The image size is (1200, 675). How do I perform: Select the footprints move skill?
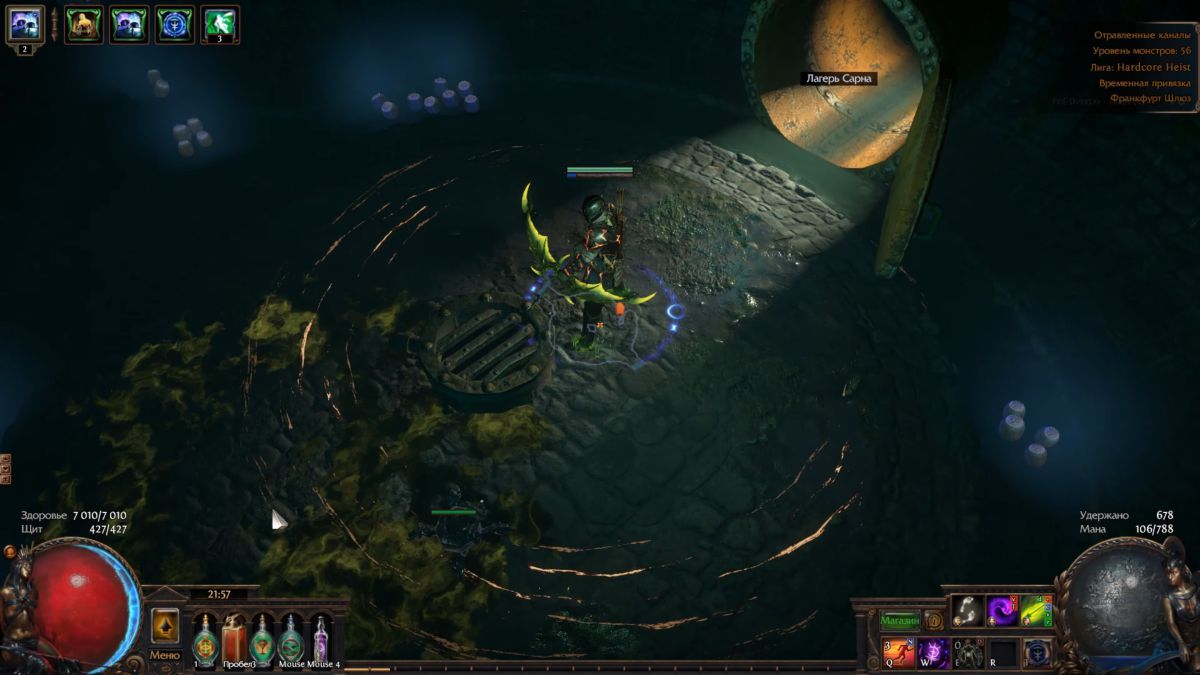(x=967, y=610)
